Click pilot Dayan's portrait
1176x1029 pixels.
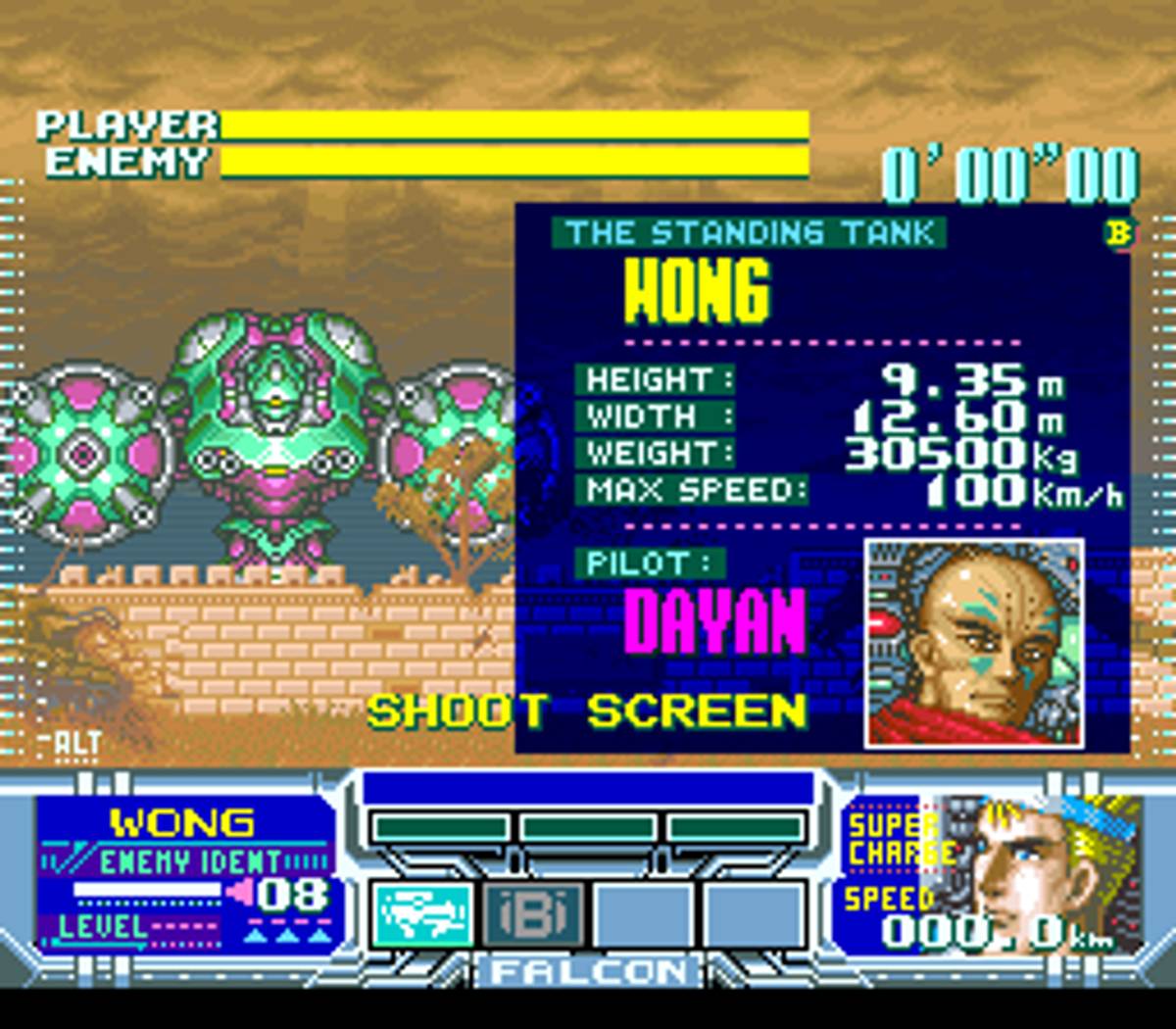click(974, 642)
